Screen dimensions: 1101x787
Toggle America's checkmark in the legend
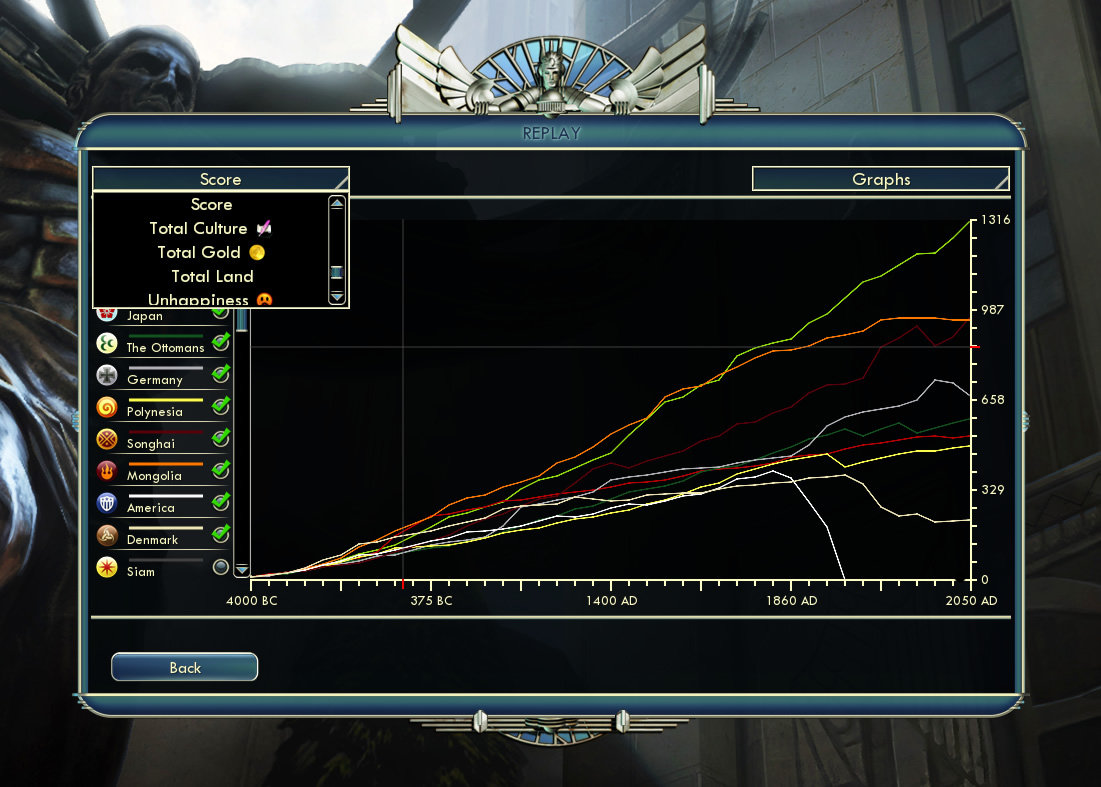[221, 502]
